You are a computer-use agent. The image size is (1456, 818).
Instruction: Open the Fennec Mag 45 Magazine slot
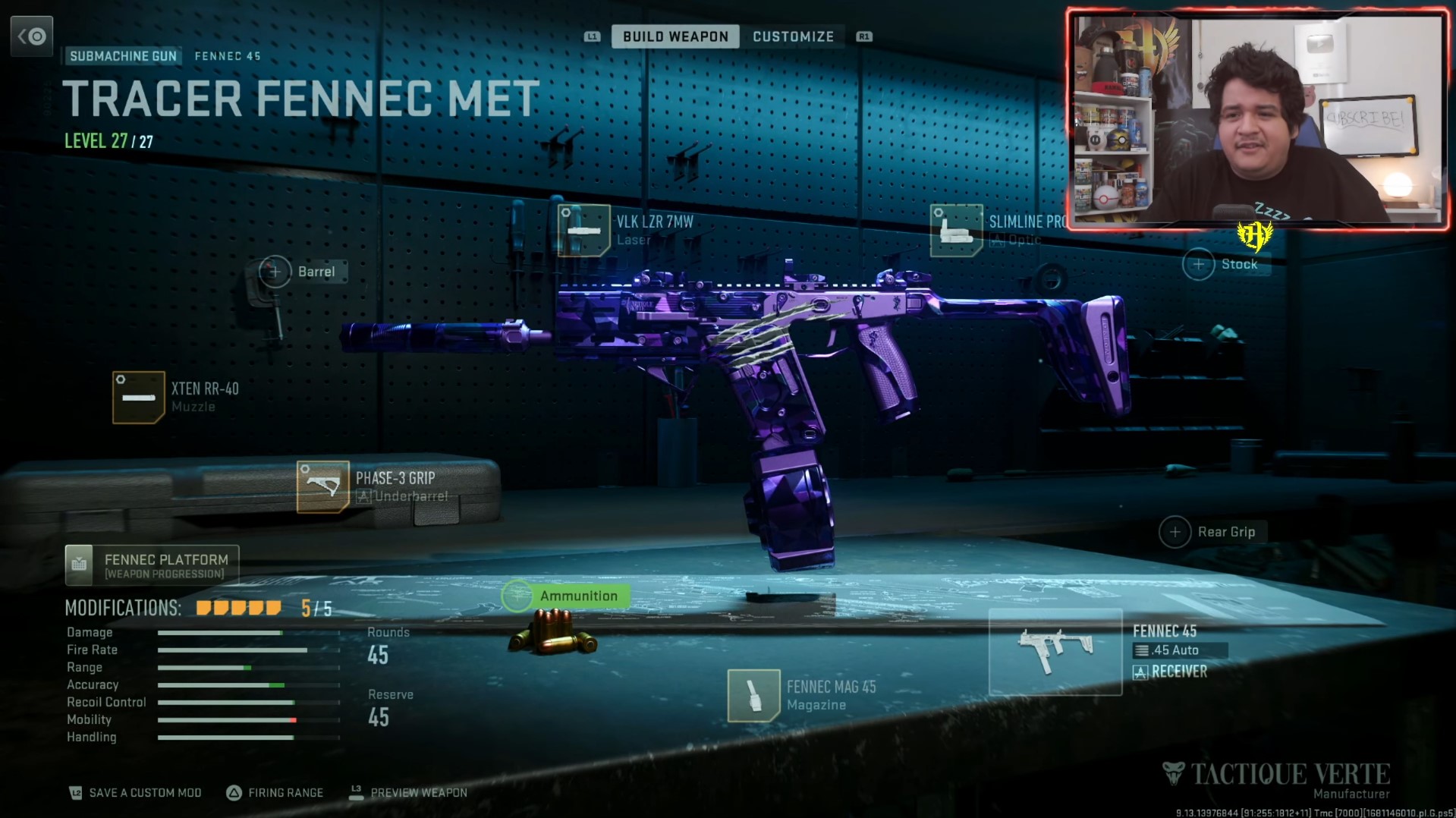pos(755,694)
